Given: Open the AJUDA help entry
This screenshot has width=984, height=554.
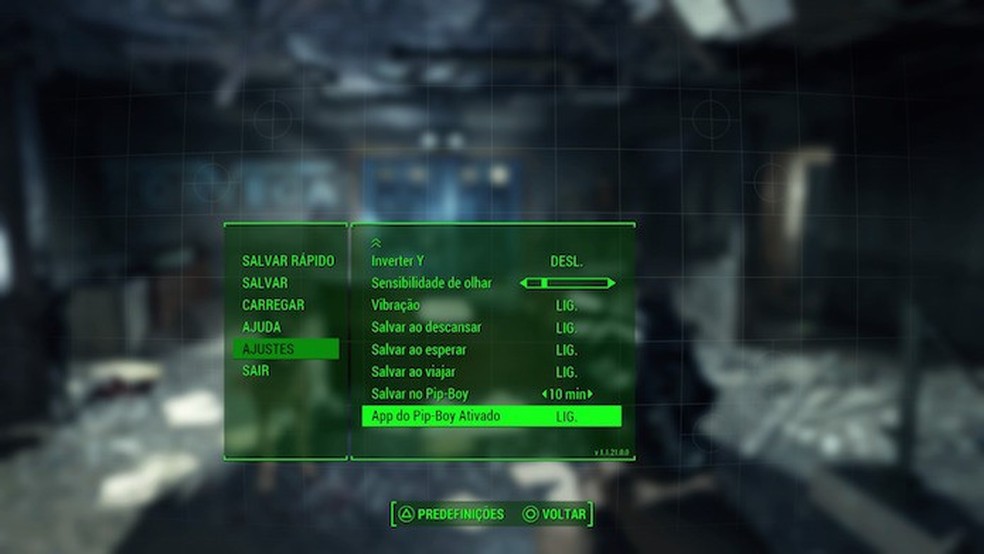Looking at the screenshot, I should [x=261, y=327].
